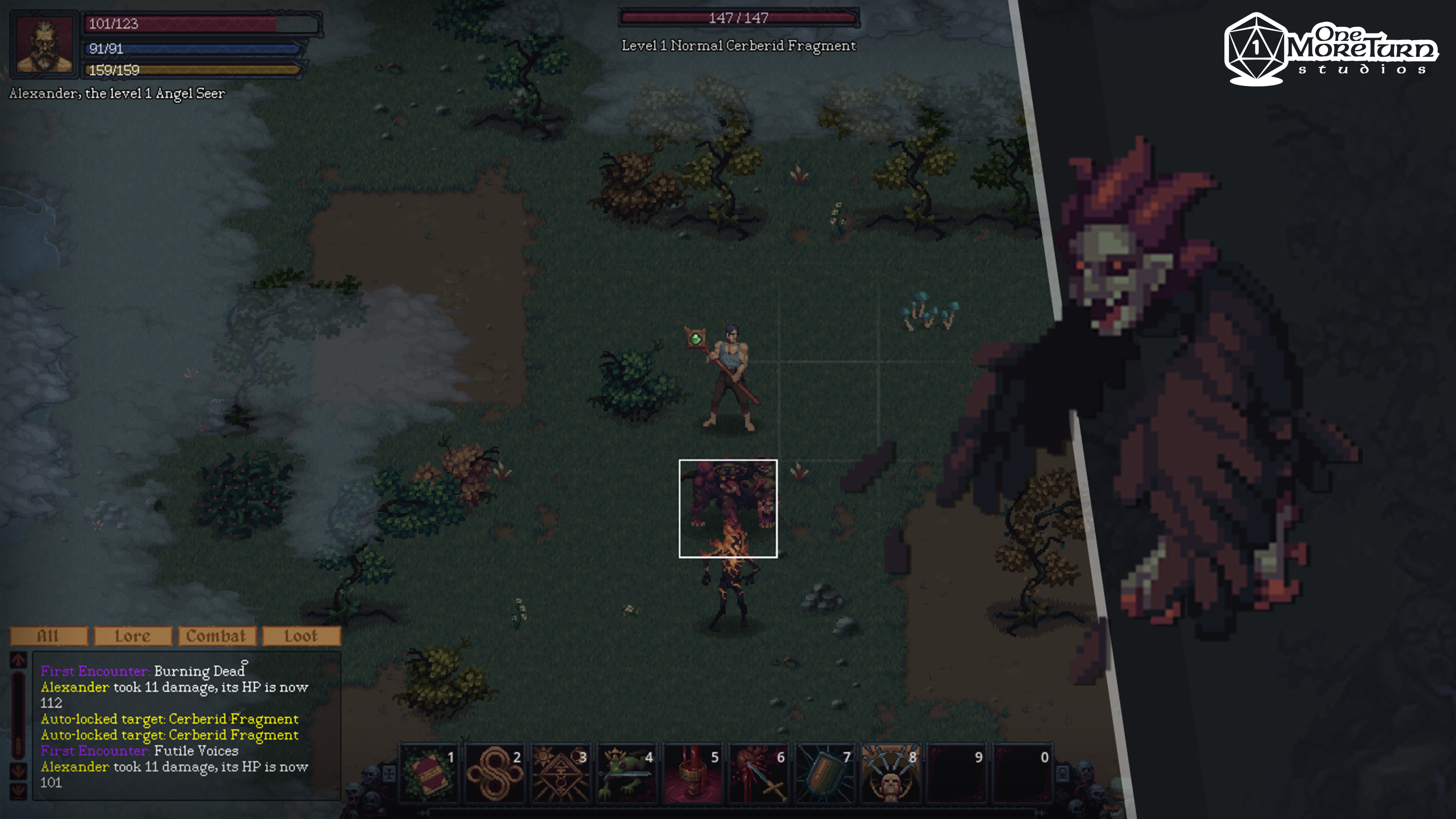Activate the green shield ability
The height and width of the screenshot is (819, 1456).
(824, 773)
